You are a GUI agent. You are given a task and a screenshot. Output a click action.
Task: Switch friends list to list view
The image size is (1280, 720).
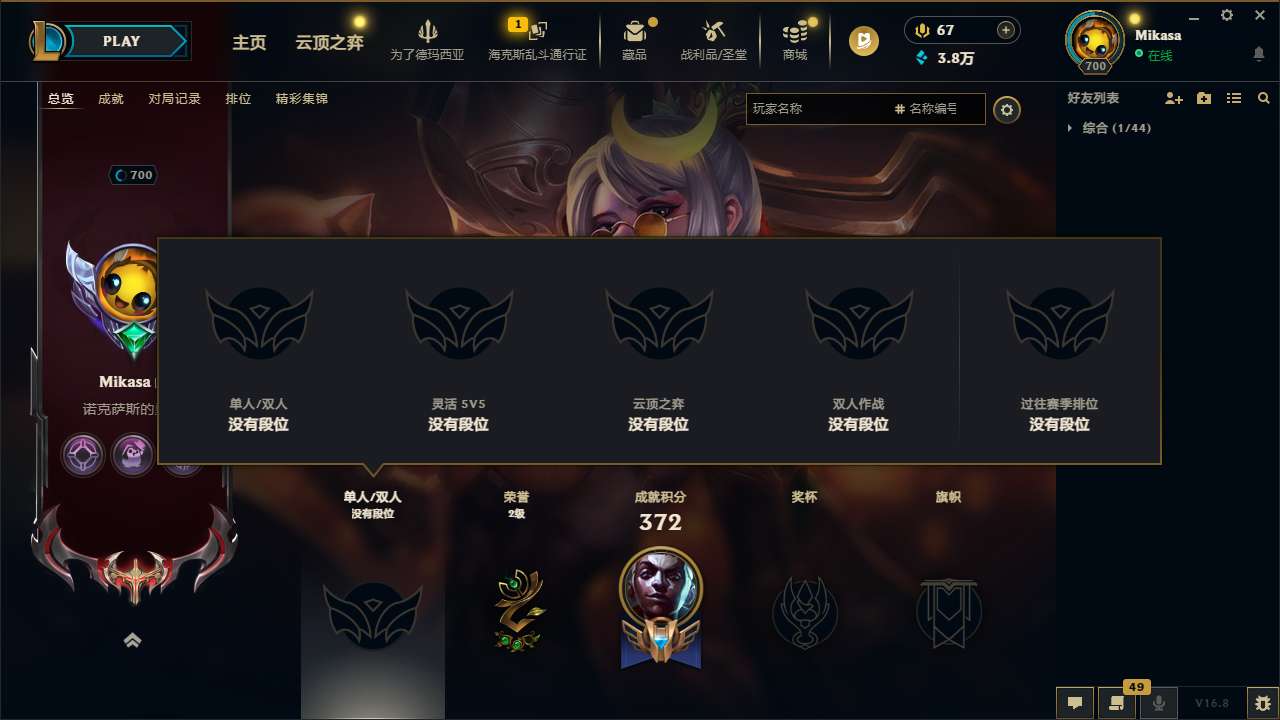[x=1233, y=98]
